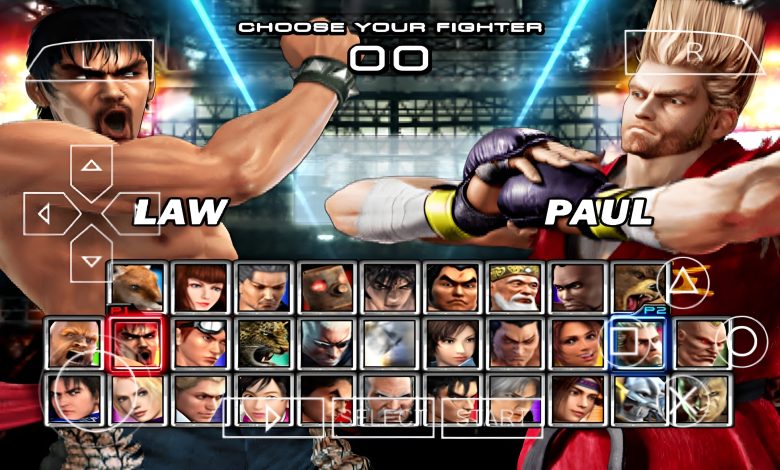Pick the red-eyed Jack robot portrait
Viewport: 780px width, 470px height.
click(x=327, y=288)
